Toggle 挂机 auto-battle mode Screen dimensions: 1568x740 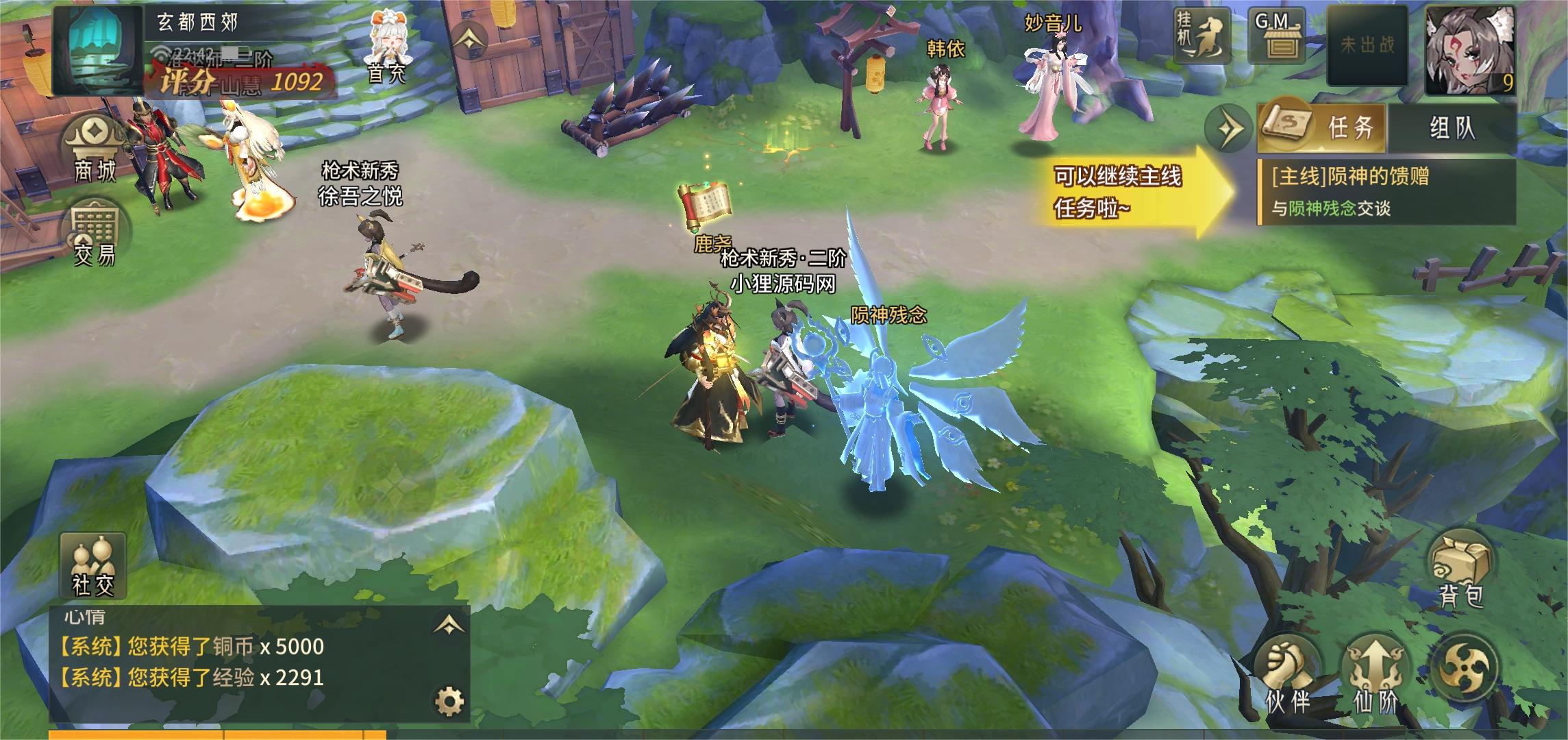point(1199,34)
